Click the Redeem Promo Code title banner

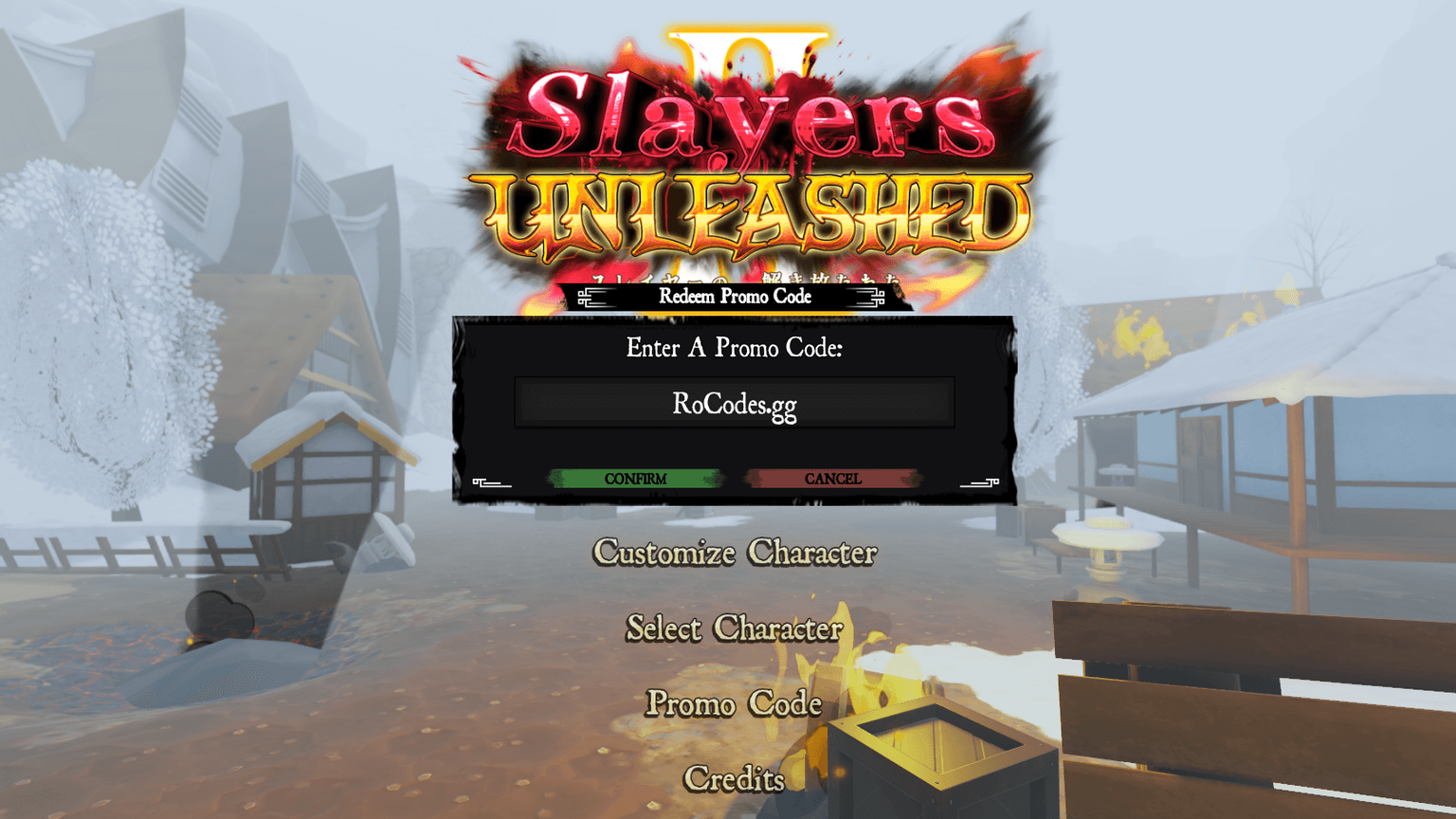[734, 297]
